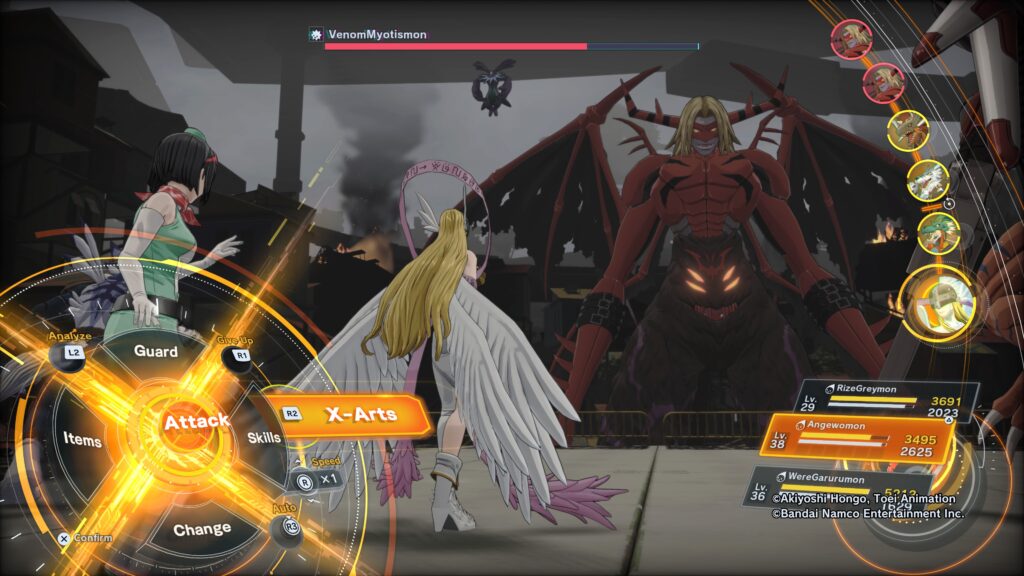Open the Skills command

pos(264,437)
